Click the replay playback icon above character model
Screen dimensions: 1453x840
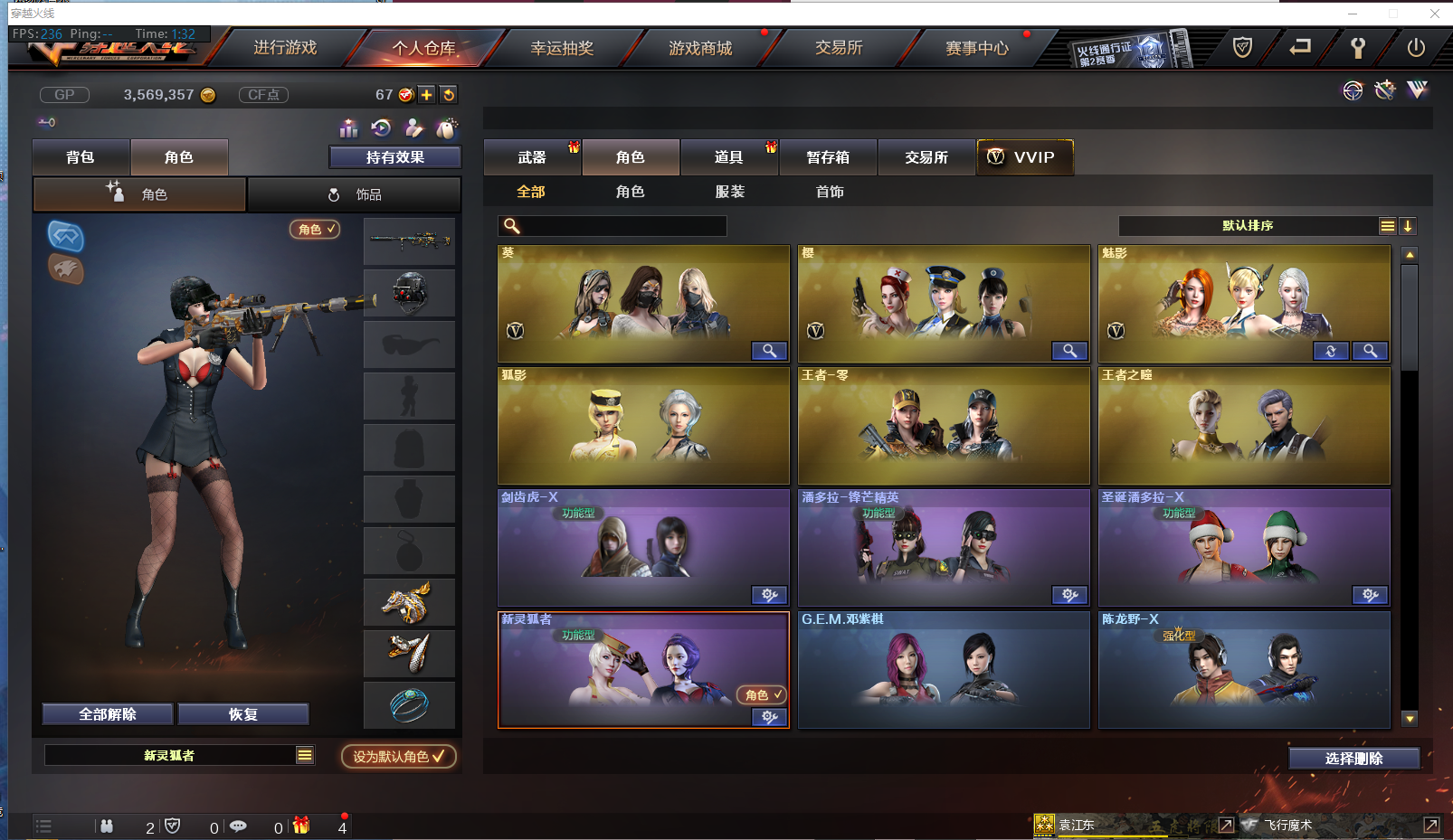tap(380, 127)
